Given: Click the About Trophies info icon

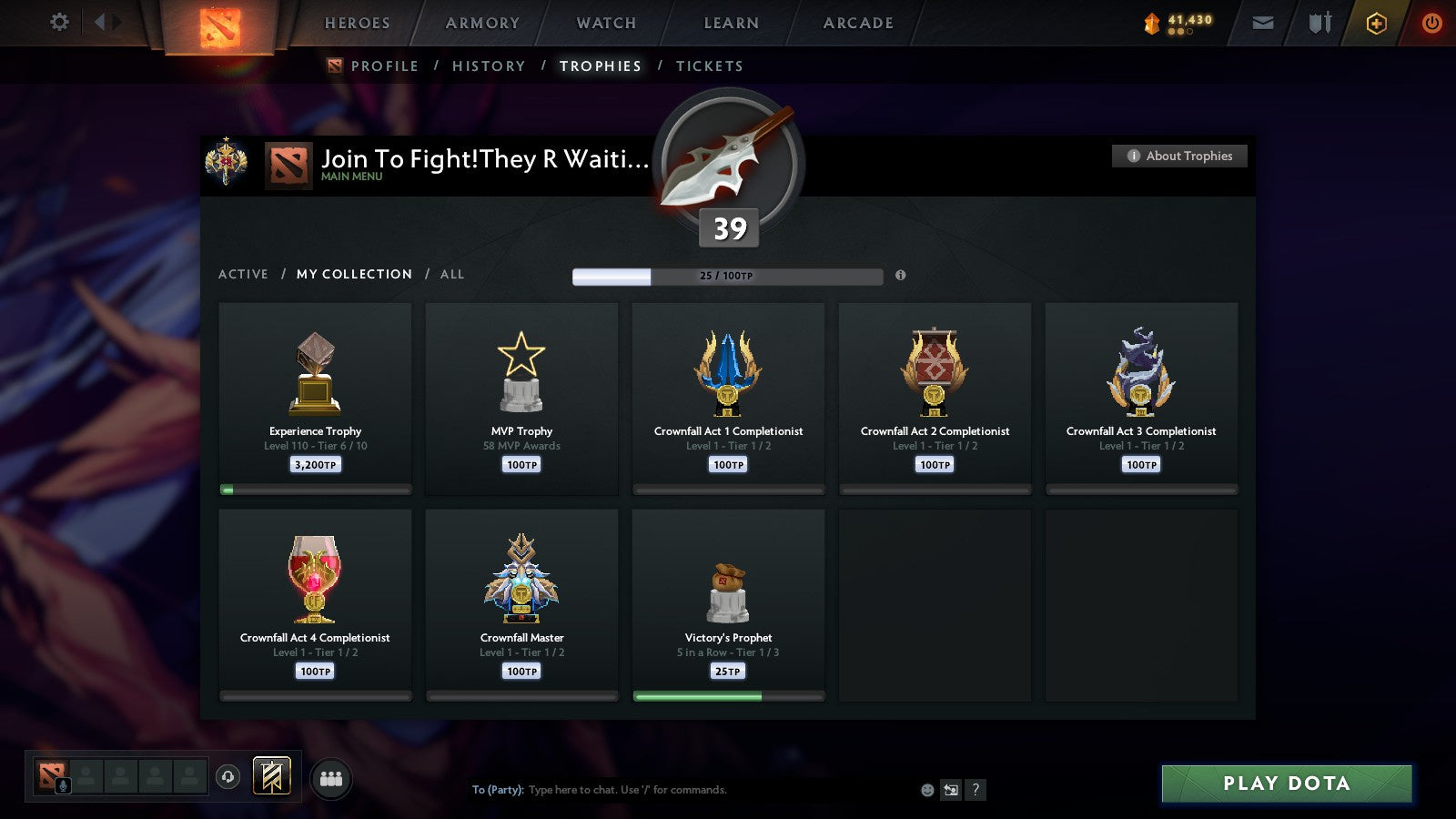Looking at the screenshot, I should (1132, 156).
